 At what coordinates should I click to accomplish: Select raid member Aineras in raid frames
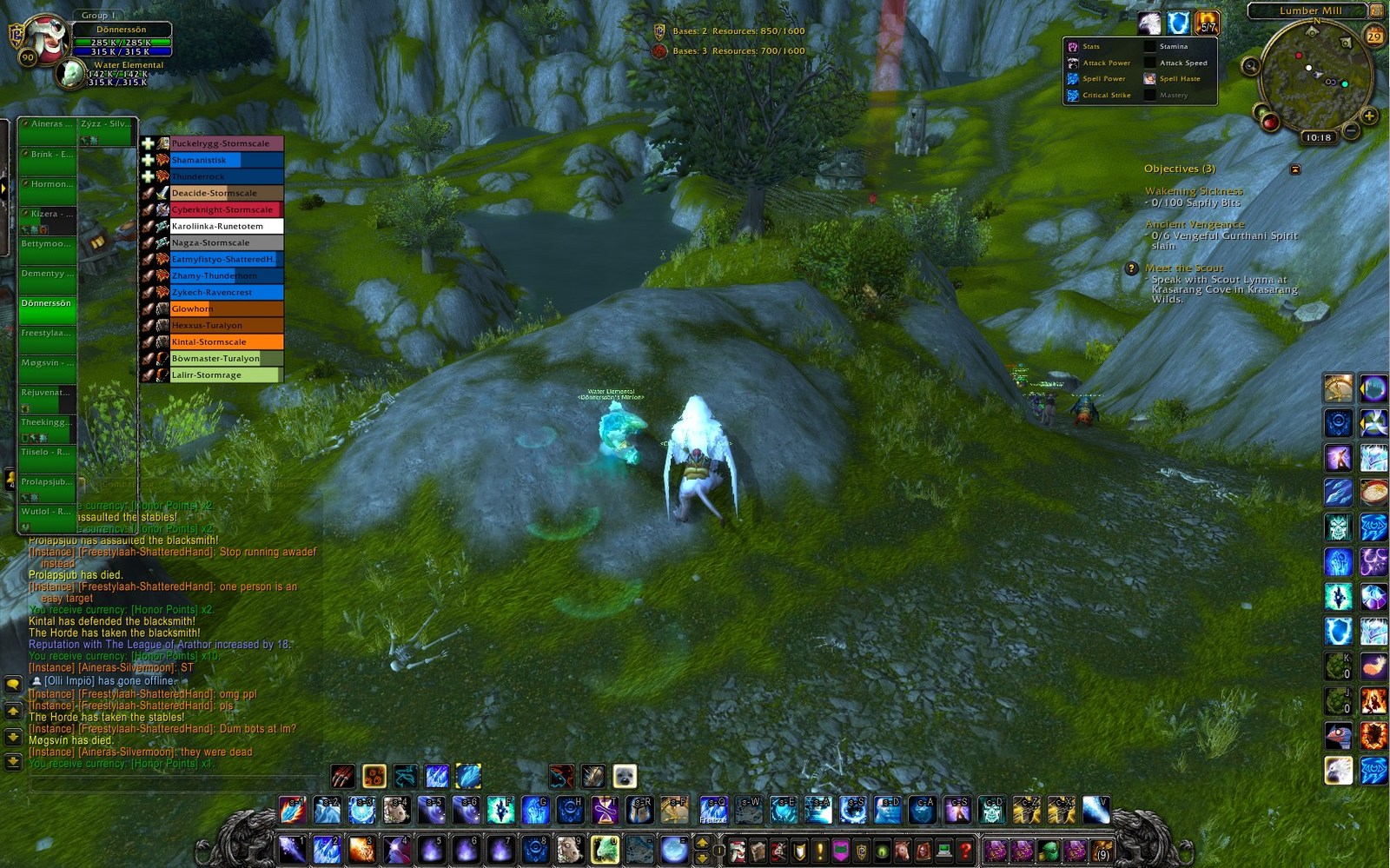point(47,130)
